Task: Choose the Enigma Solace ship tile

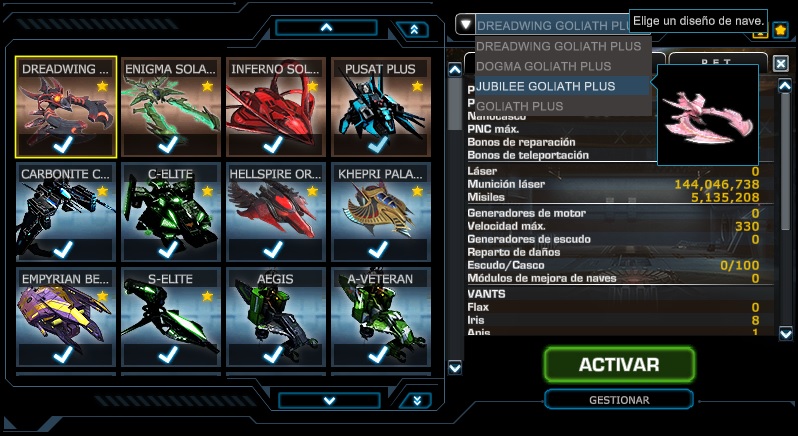Action: click(170, 107)
